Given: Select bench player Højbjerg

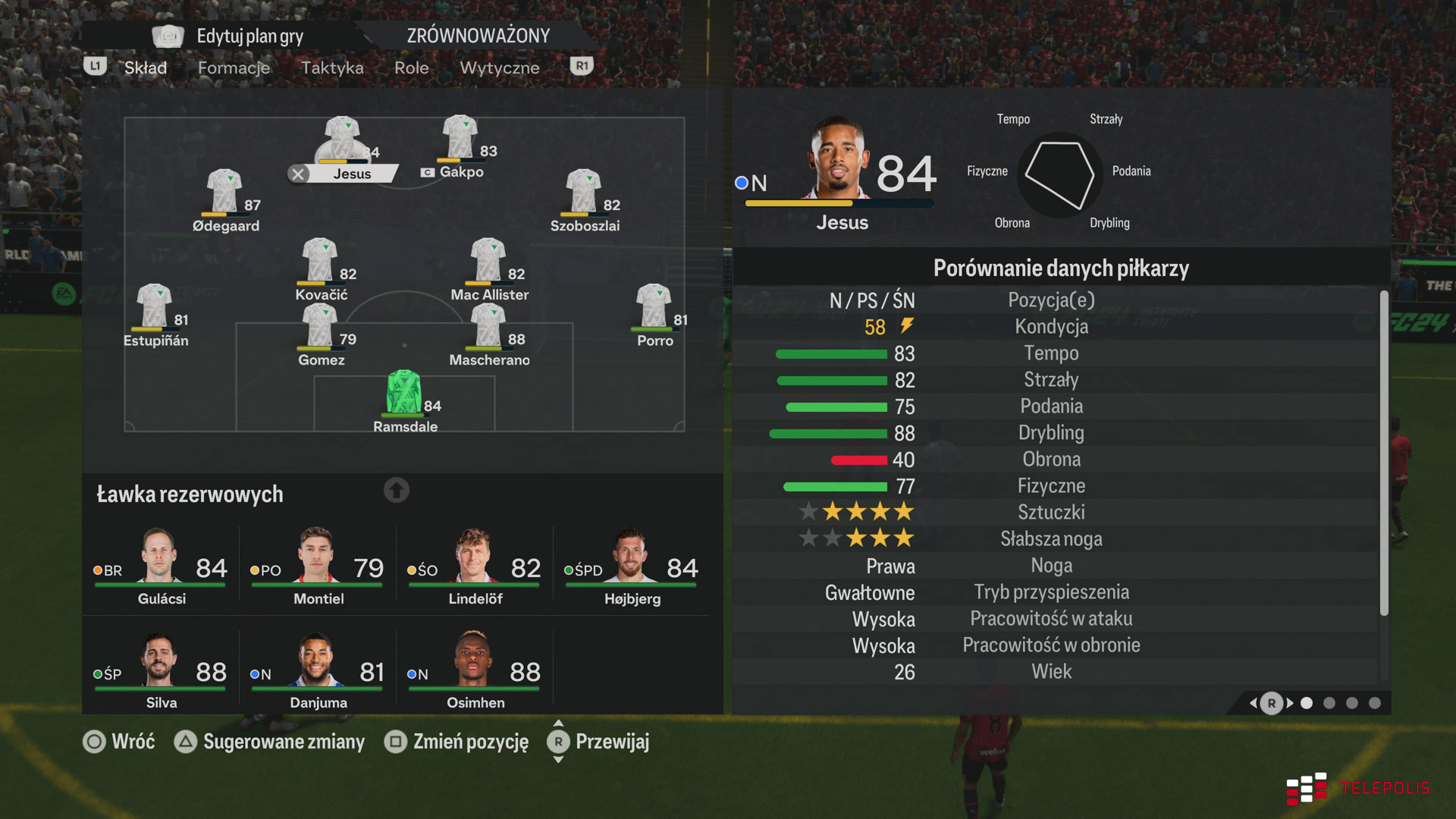Looking at the screenshot, I should point(632,566).
